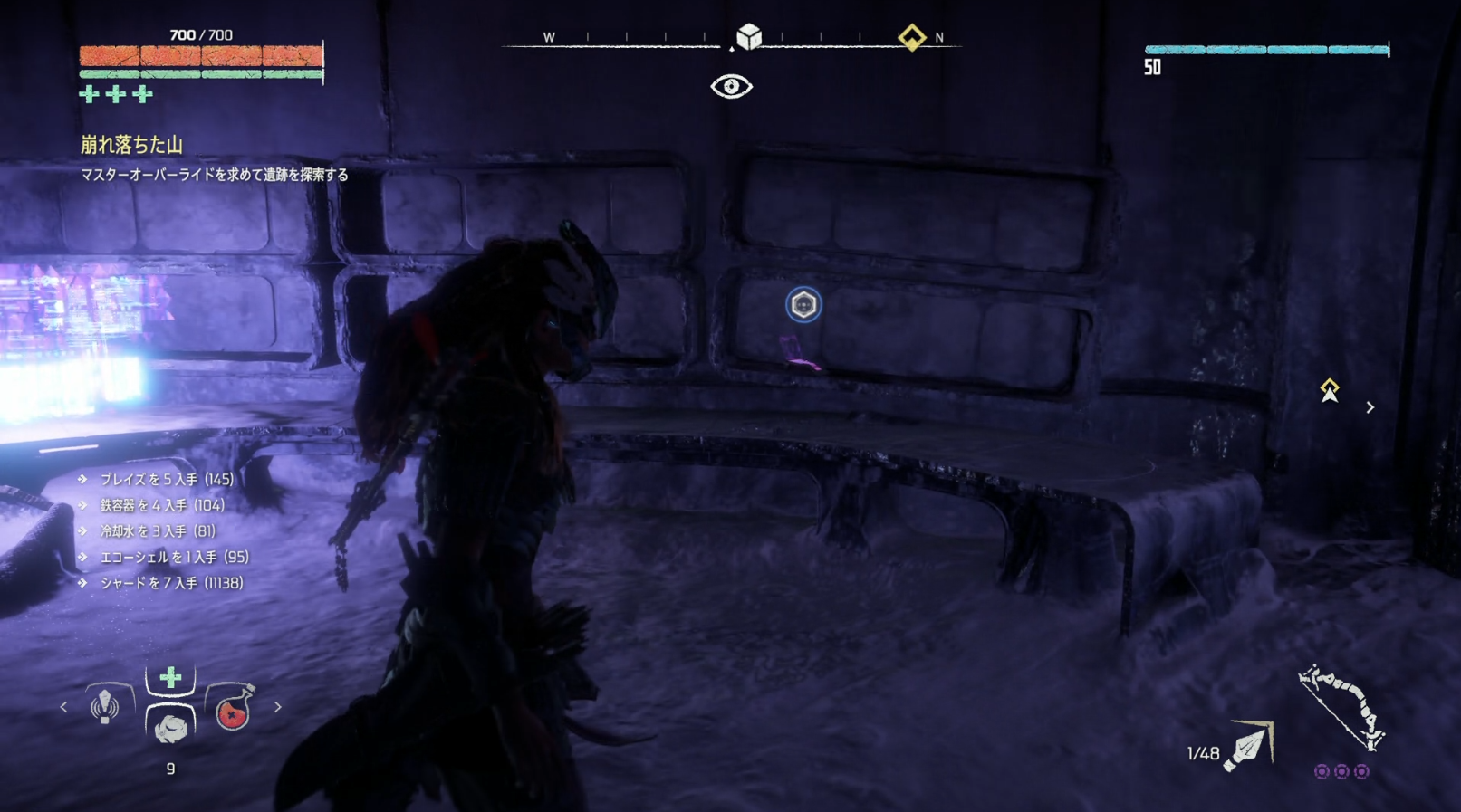Select the 冷却水を3入手 job entry
This screenshot has height=812, width=1461.
[158, 531]
